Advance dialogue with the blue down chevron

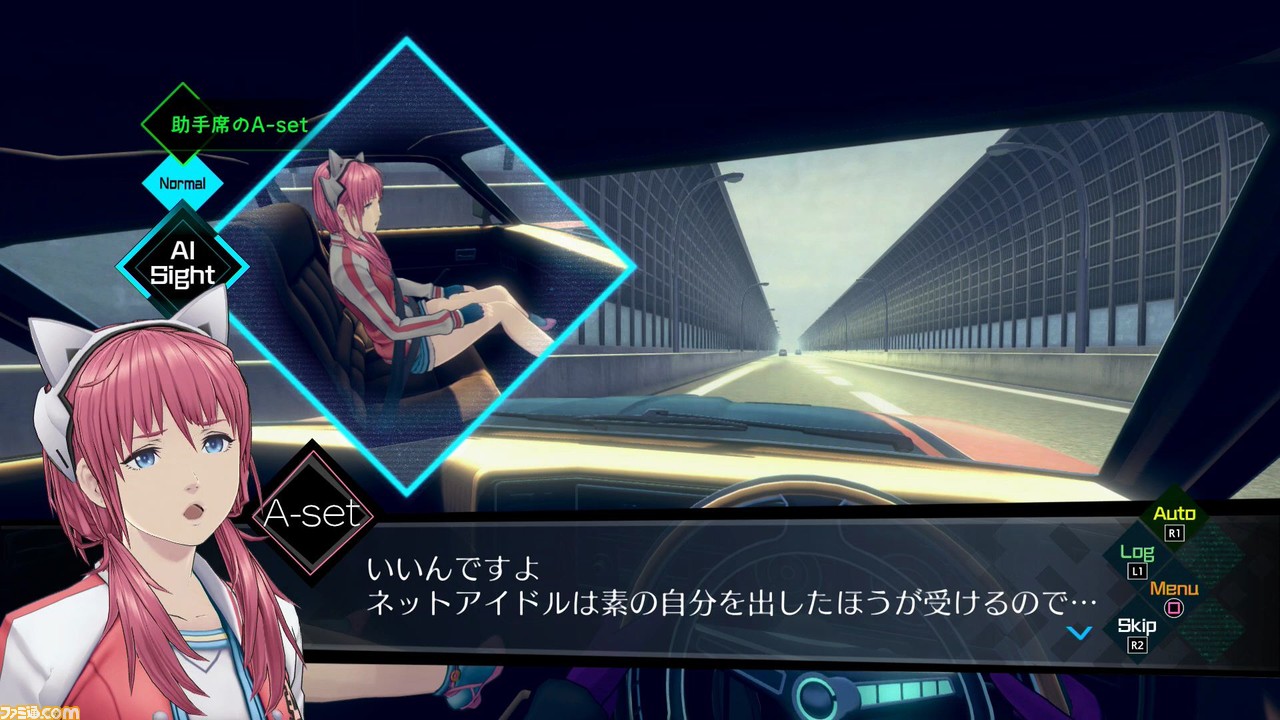1080,631
